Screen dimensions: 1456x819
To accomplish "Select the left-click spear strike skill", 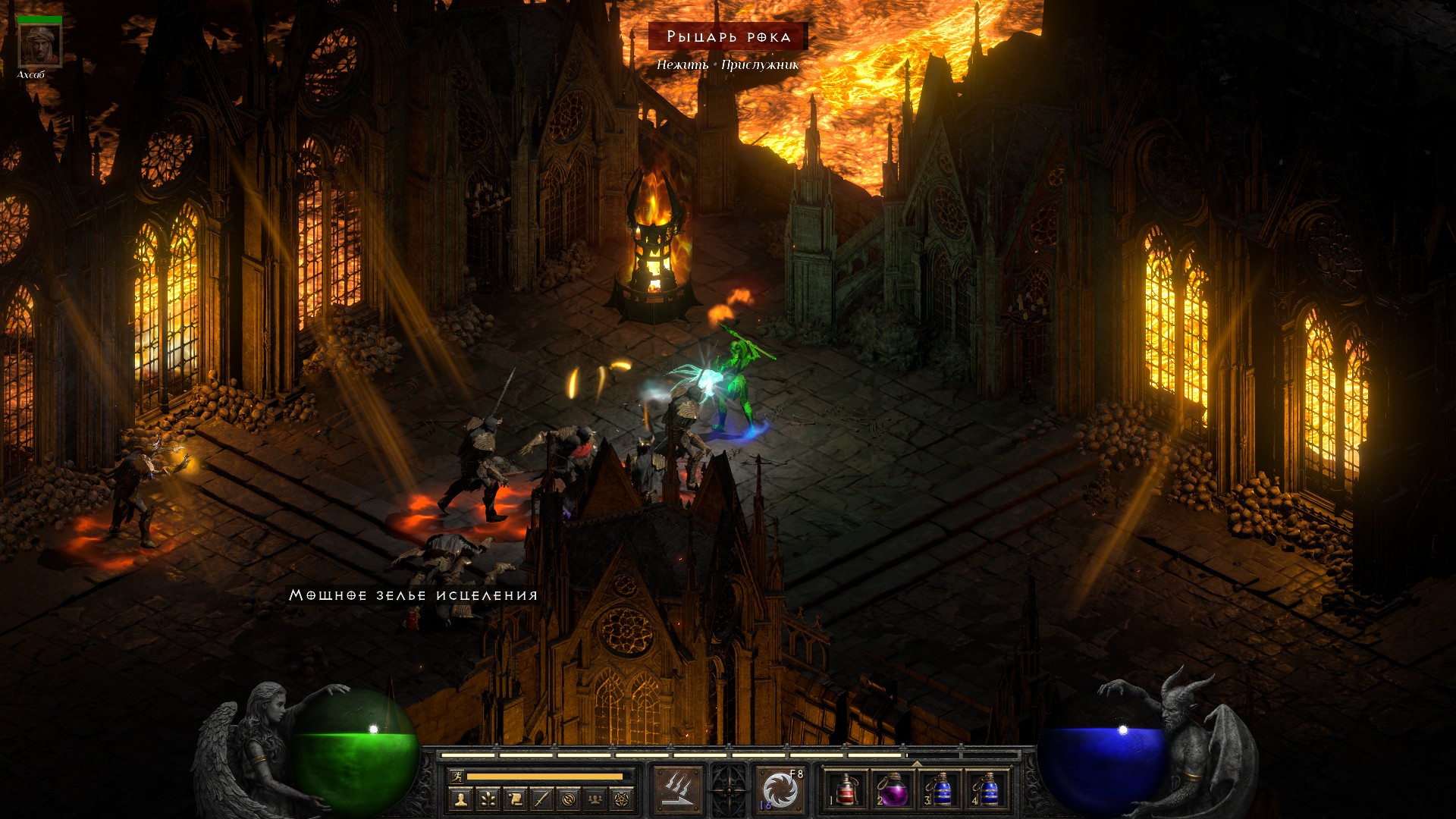I will [677, 789].
